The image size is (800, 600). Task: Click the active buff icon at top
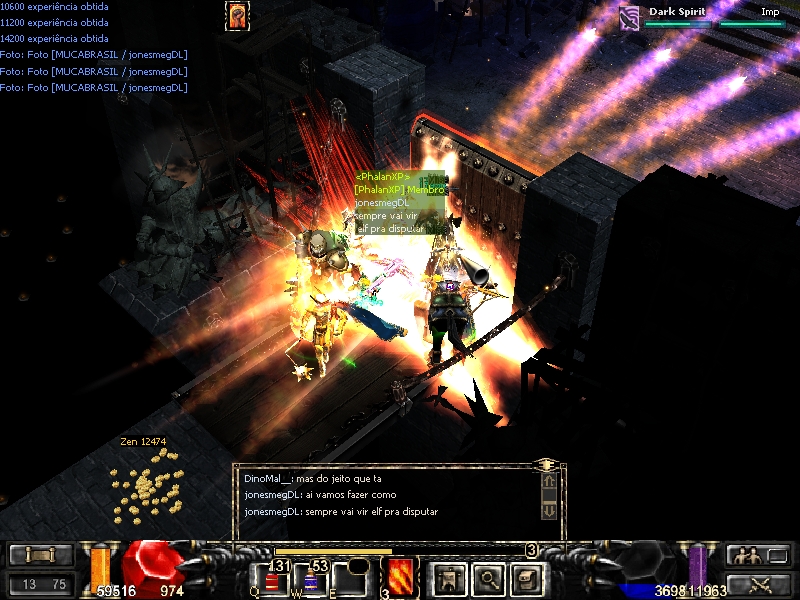point(238,15)
